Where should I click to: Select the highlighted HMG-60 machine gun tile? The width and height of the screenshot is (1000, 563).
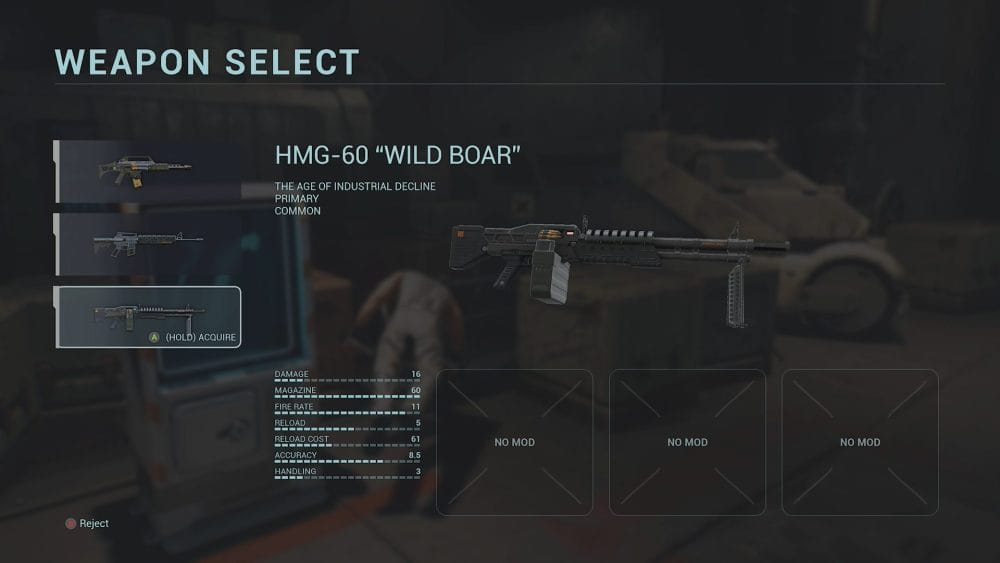[x=148, y=316]
